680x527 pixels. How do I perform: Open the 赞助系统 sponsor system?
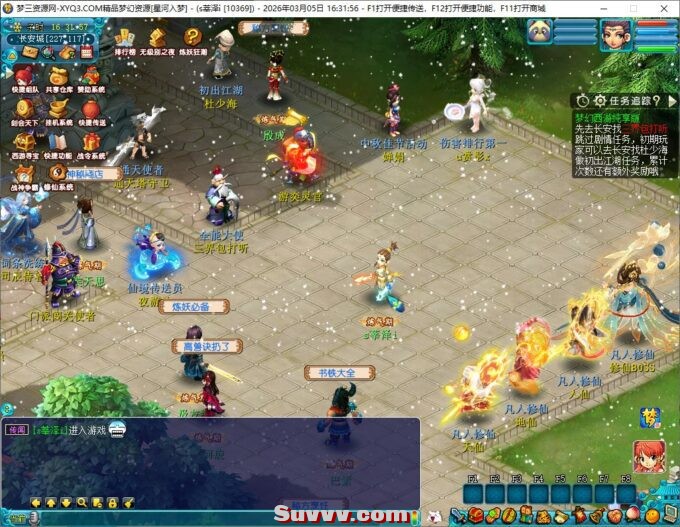(91, 77)
